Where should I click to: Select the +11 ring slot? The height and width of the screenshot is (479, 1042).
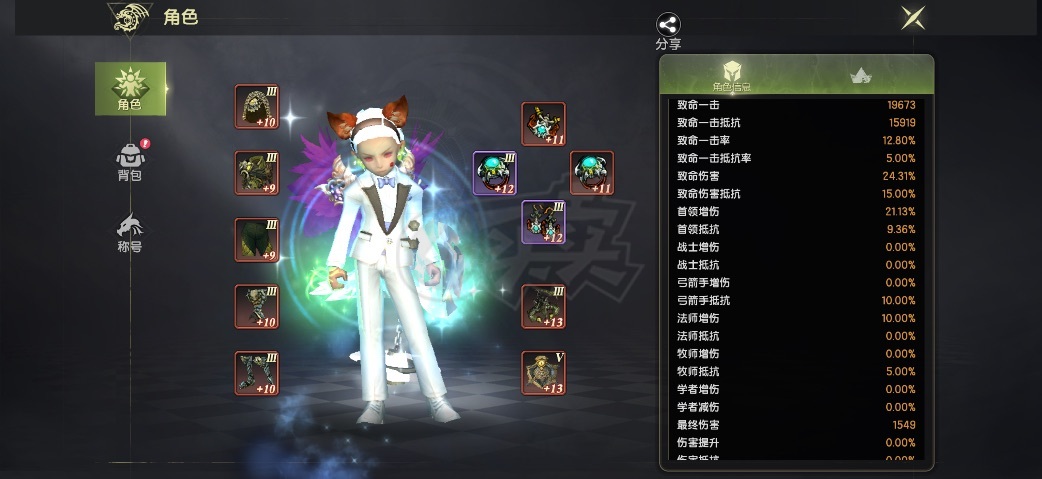pyautogui.click(x=592, y=173)
